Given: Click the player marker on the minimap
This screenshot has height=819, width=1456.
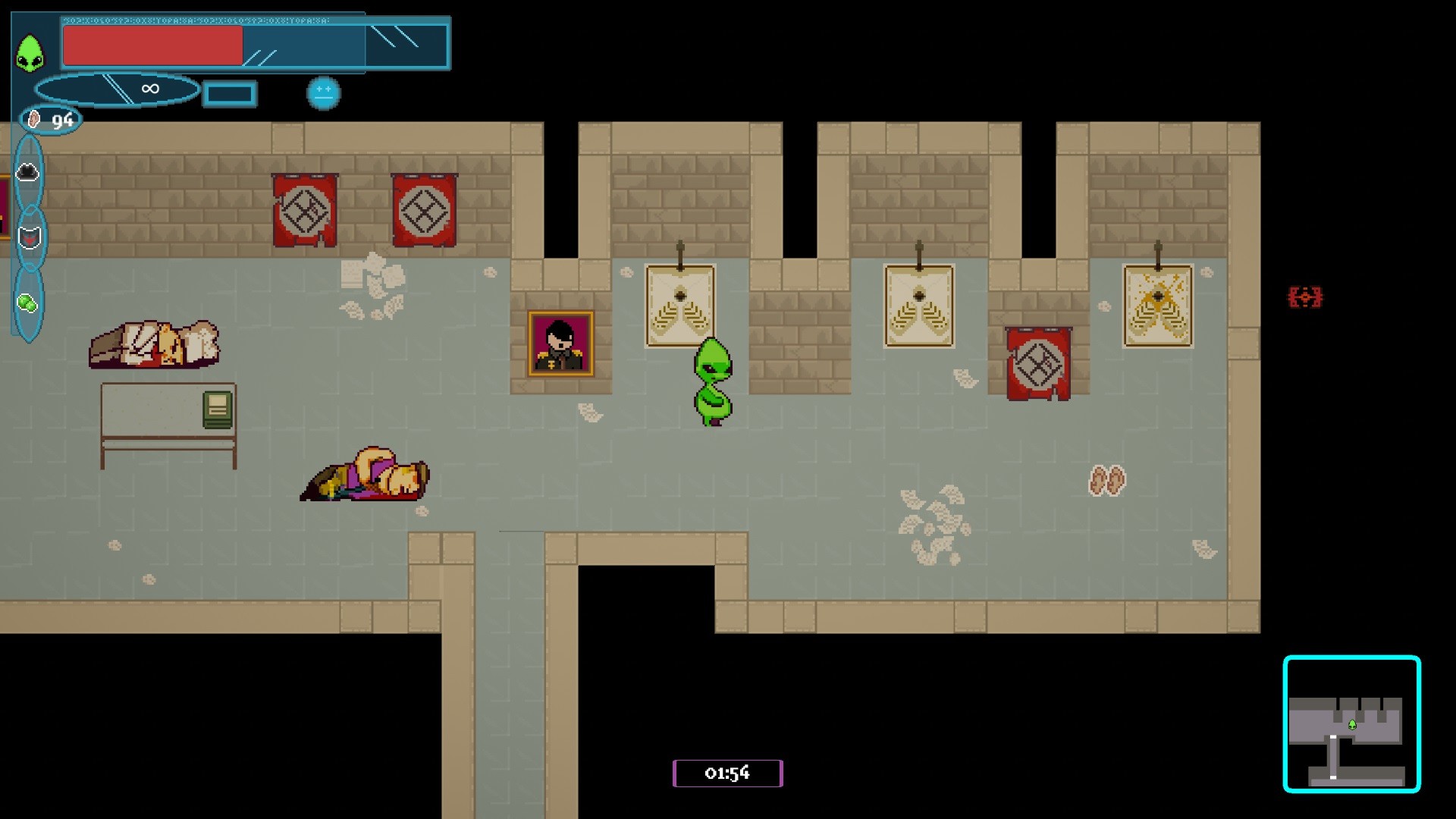Looking at the screenshot, I should pyautogui.click(x=1353, y=723).
